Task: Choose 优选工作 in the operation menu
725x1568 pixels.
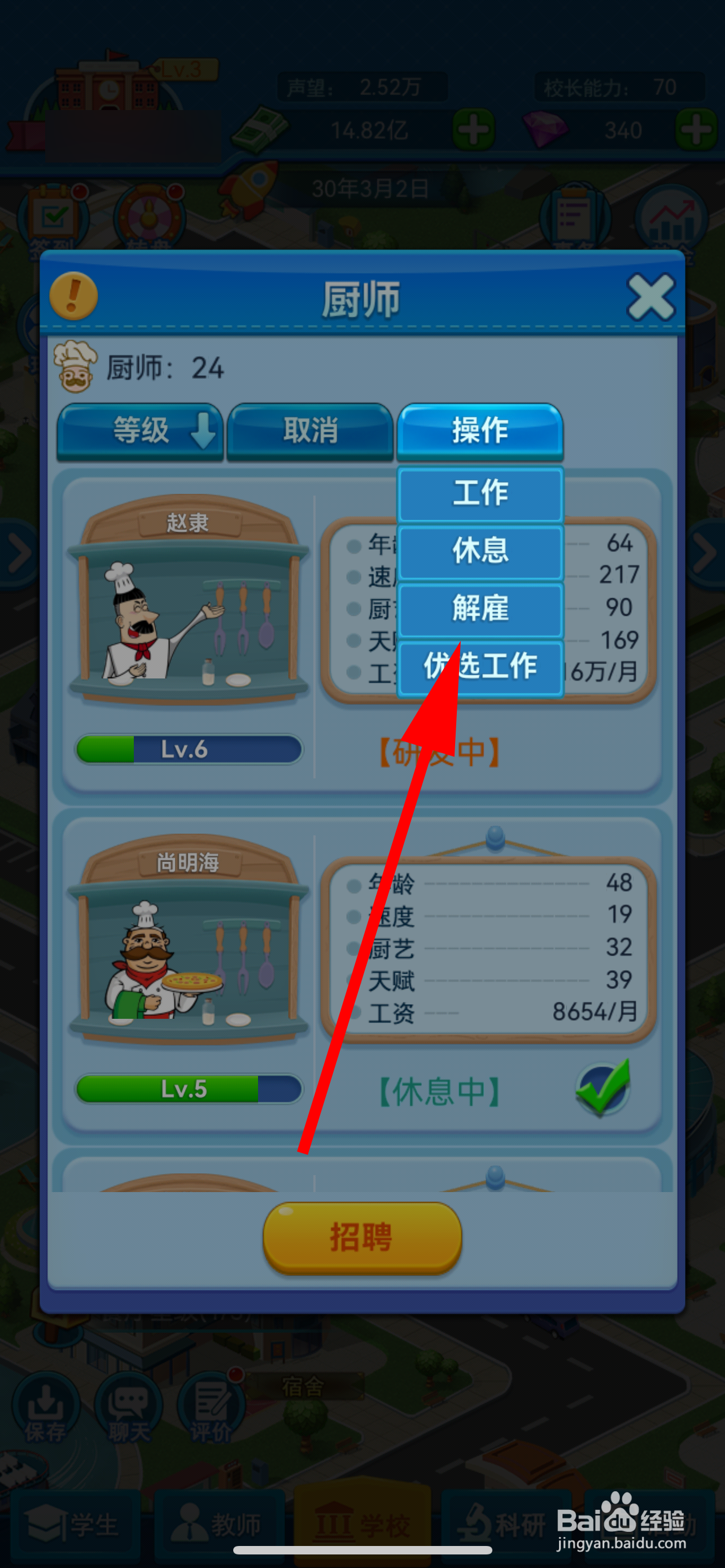Action: (x=480, y=667)
